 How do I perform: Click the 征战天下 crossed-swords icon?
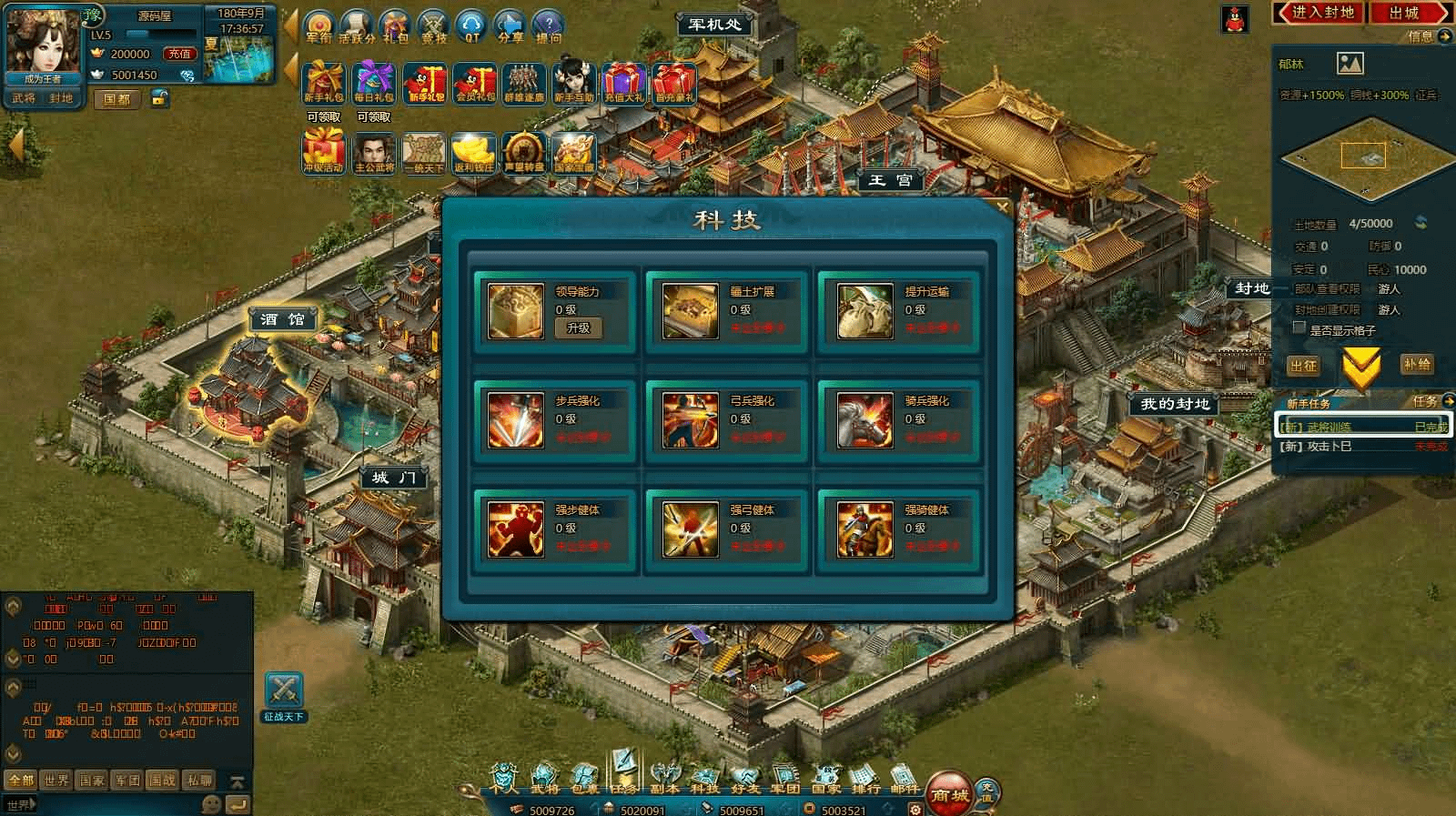click(284, 694)
